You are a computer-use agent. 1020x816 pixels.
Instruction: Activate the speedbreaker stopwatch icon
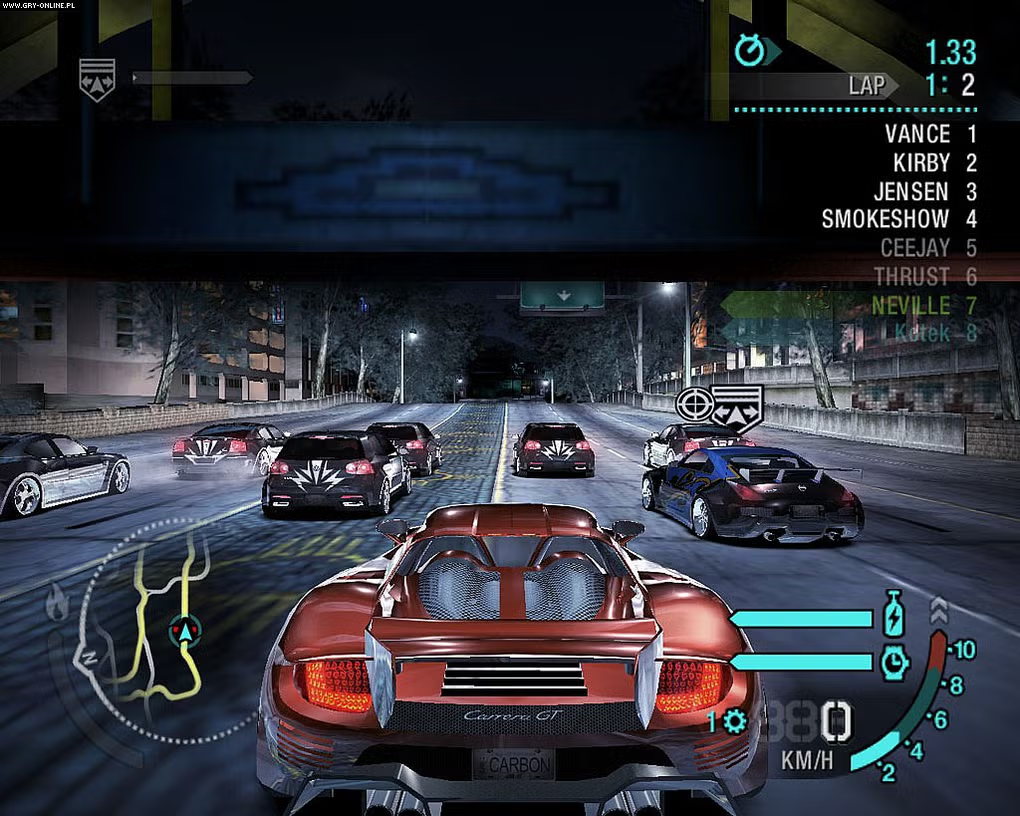pyautogui.click(x=893, y=661)
